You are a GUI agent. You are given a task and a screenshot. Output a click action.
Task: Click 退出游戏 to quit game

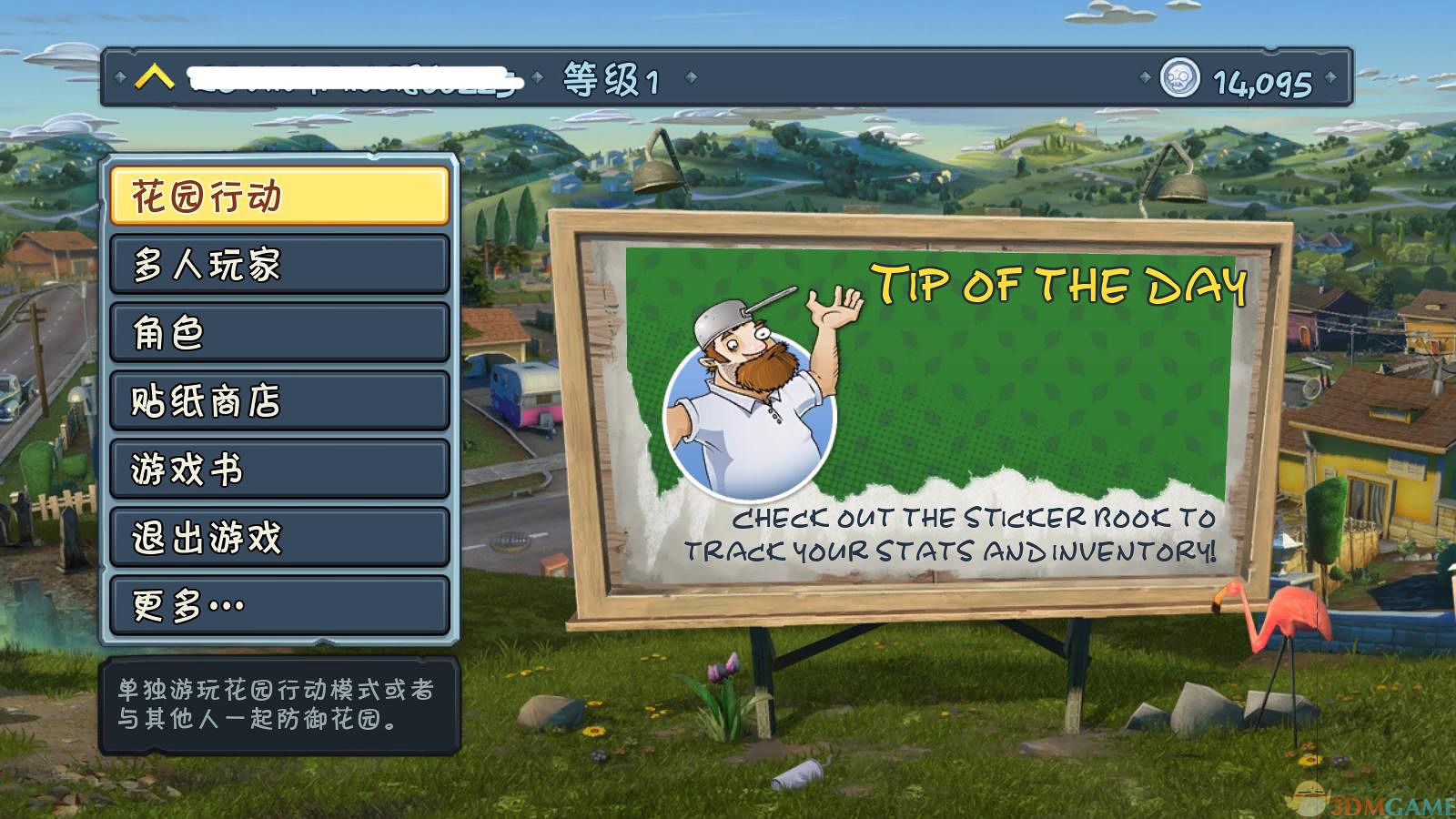point(279,537)
